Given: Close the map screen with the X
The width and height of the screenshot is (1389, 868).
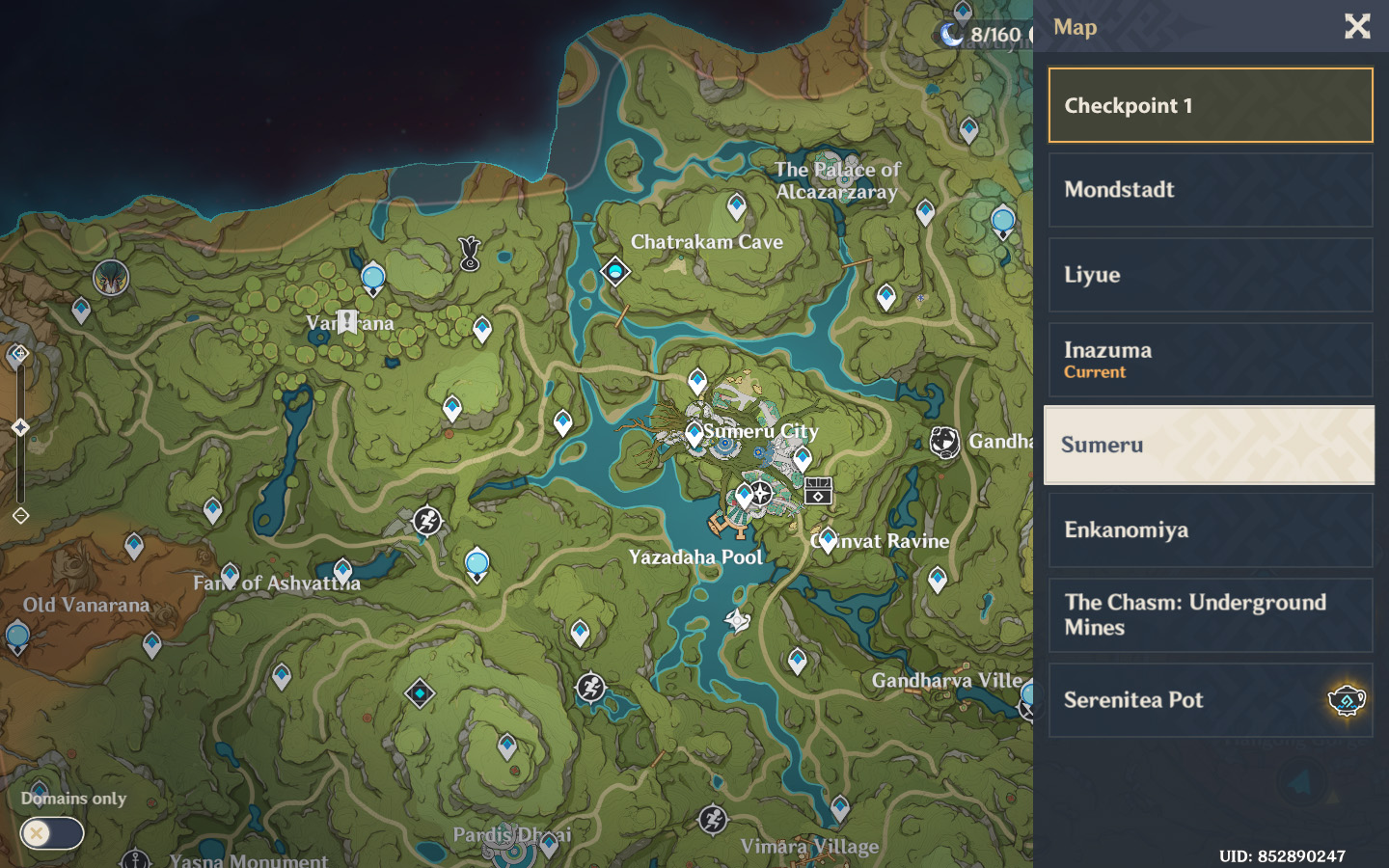Looking at the screenshot, I should click(x=1357, y=27).
